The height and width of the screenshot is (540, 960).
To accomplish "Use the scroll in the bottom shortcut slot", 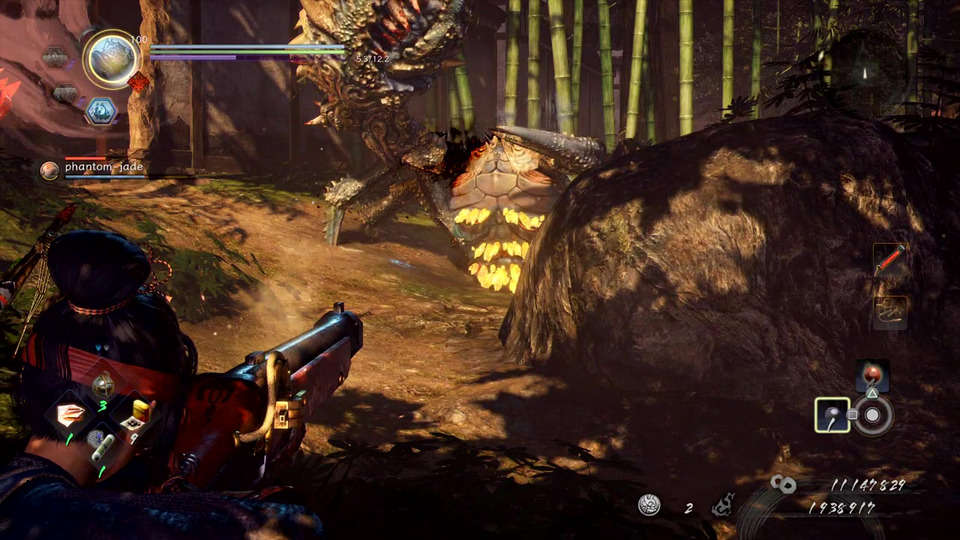I will pos(103,445).
